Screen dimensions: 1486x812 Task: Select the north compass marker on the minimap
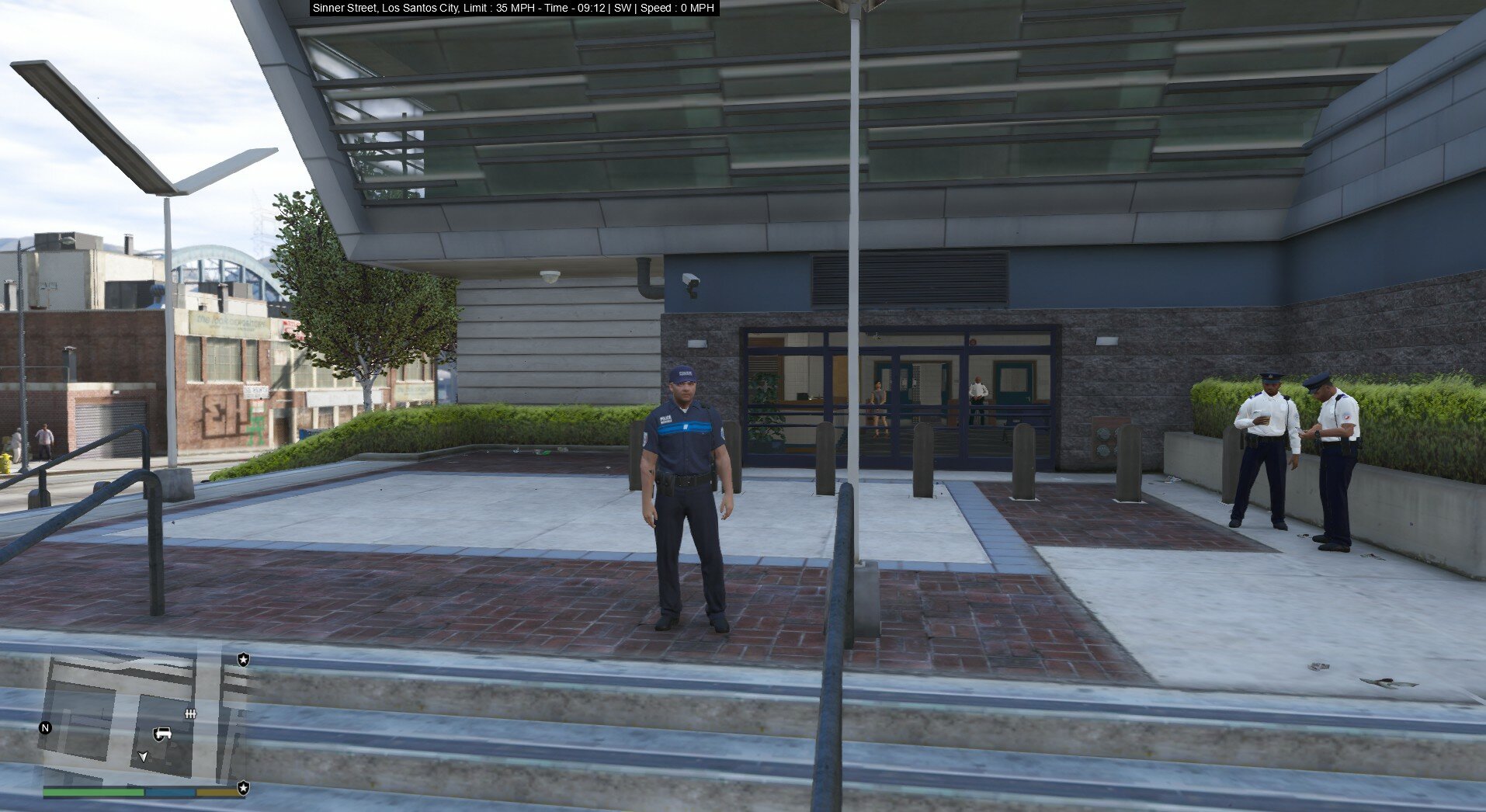click(45, 728)
